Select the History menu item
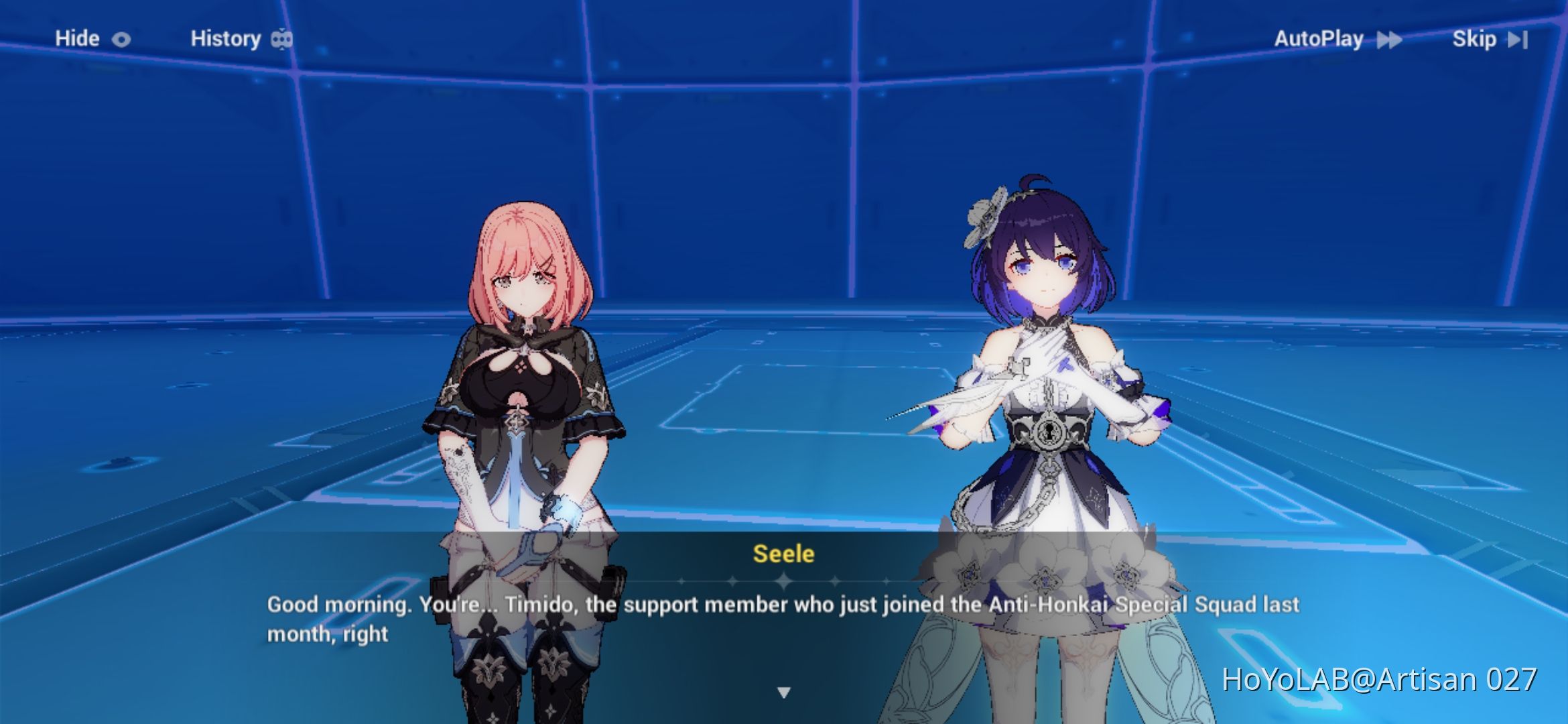The image size is (1568, 724). coord(226,38)
